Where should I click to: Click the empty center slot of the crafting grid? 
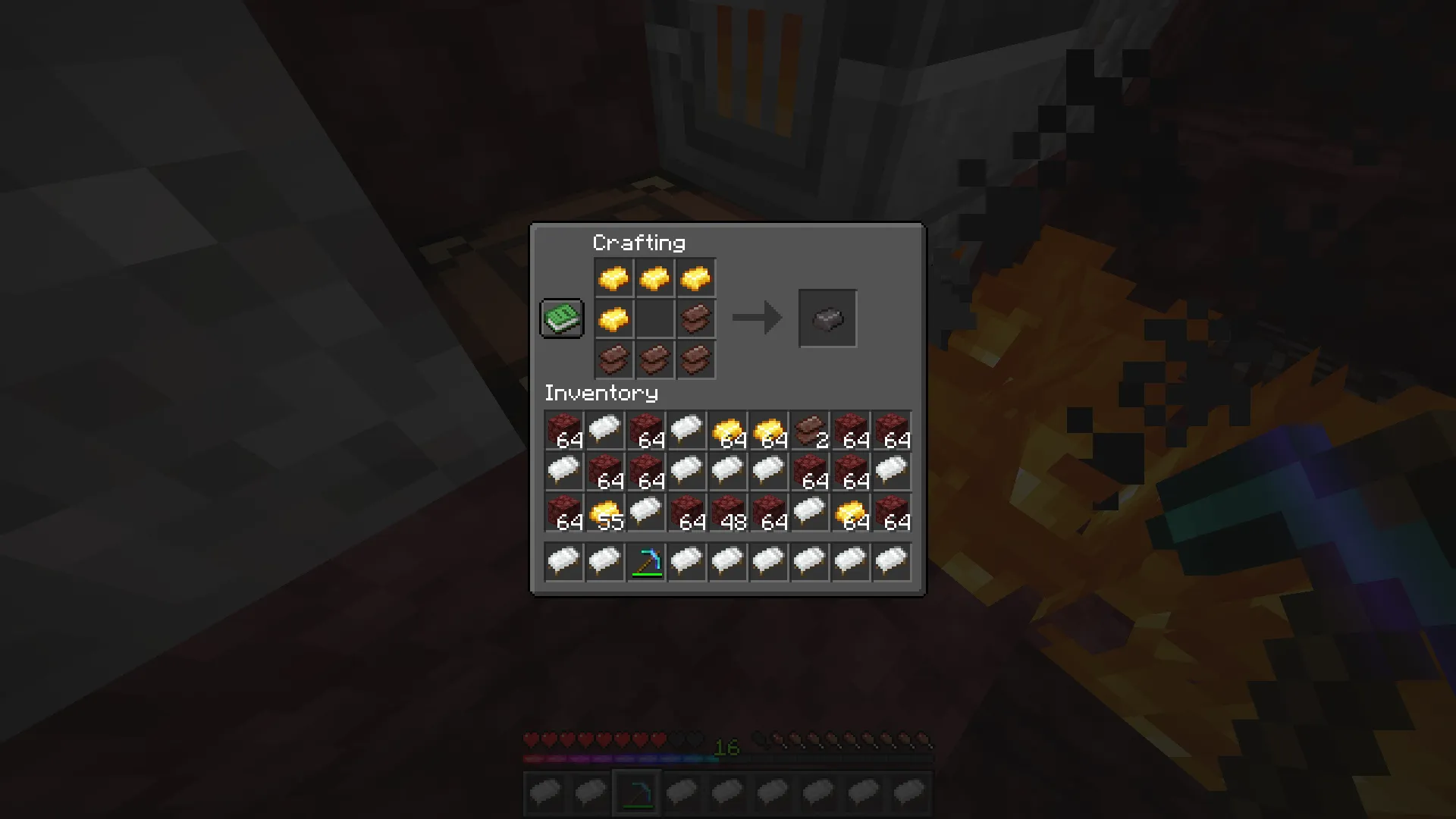[x=654, y=318]
